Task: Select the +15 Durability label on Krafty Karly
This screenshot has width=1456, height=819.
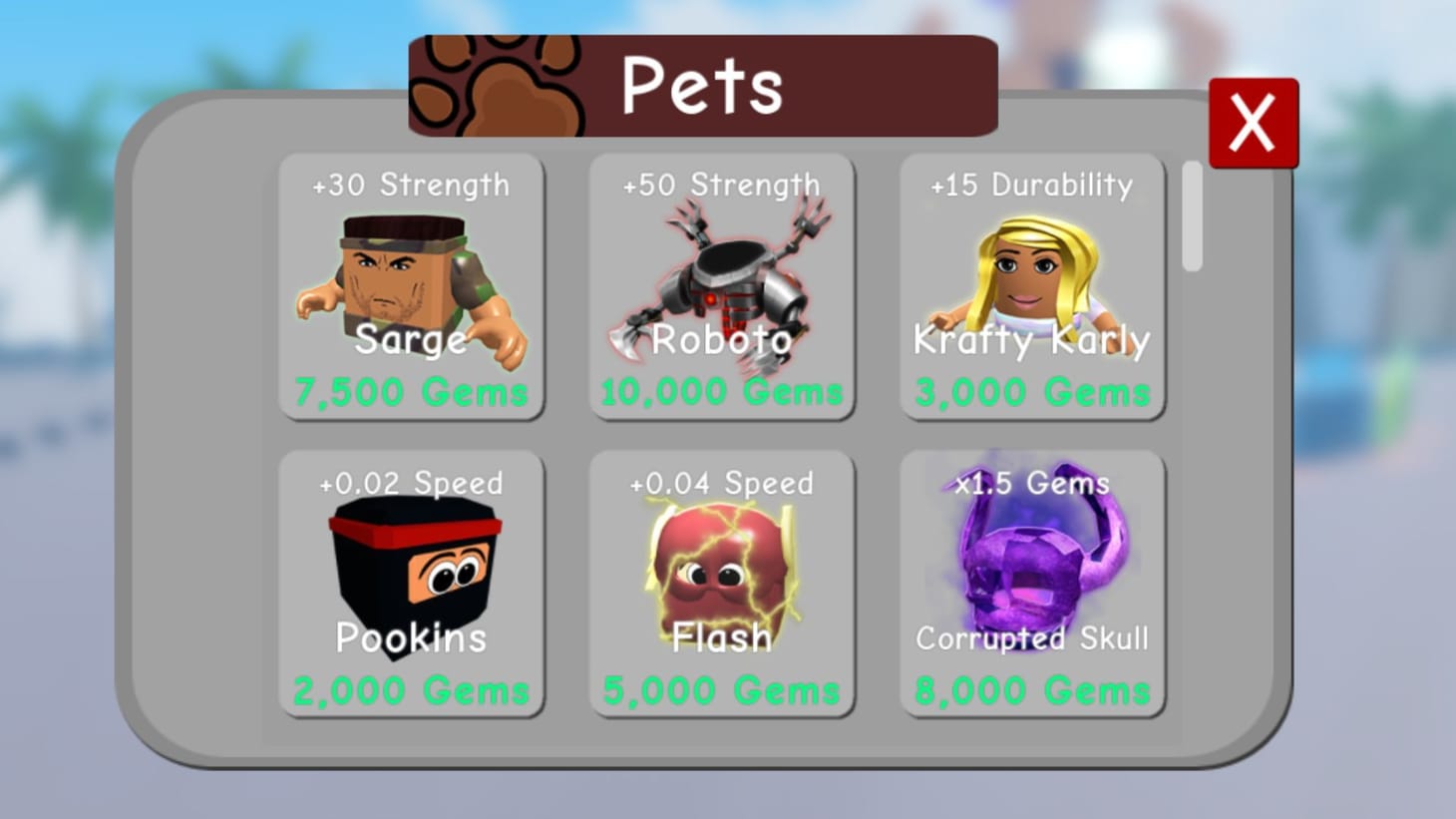Action: (x=1032, y=185)
